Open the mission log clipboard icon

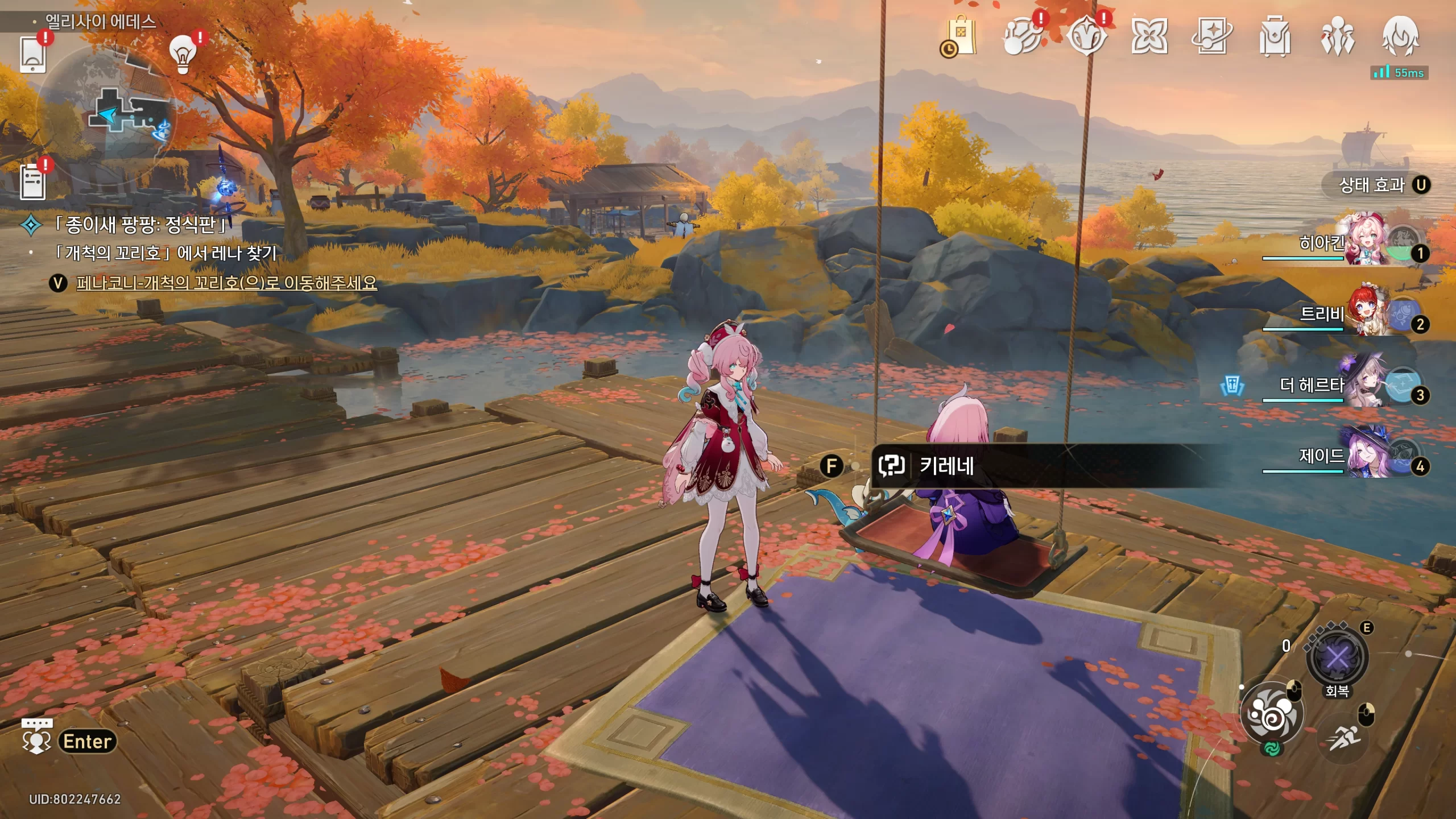pos(32,181)
